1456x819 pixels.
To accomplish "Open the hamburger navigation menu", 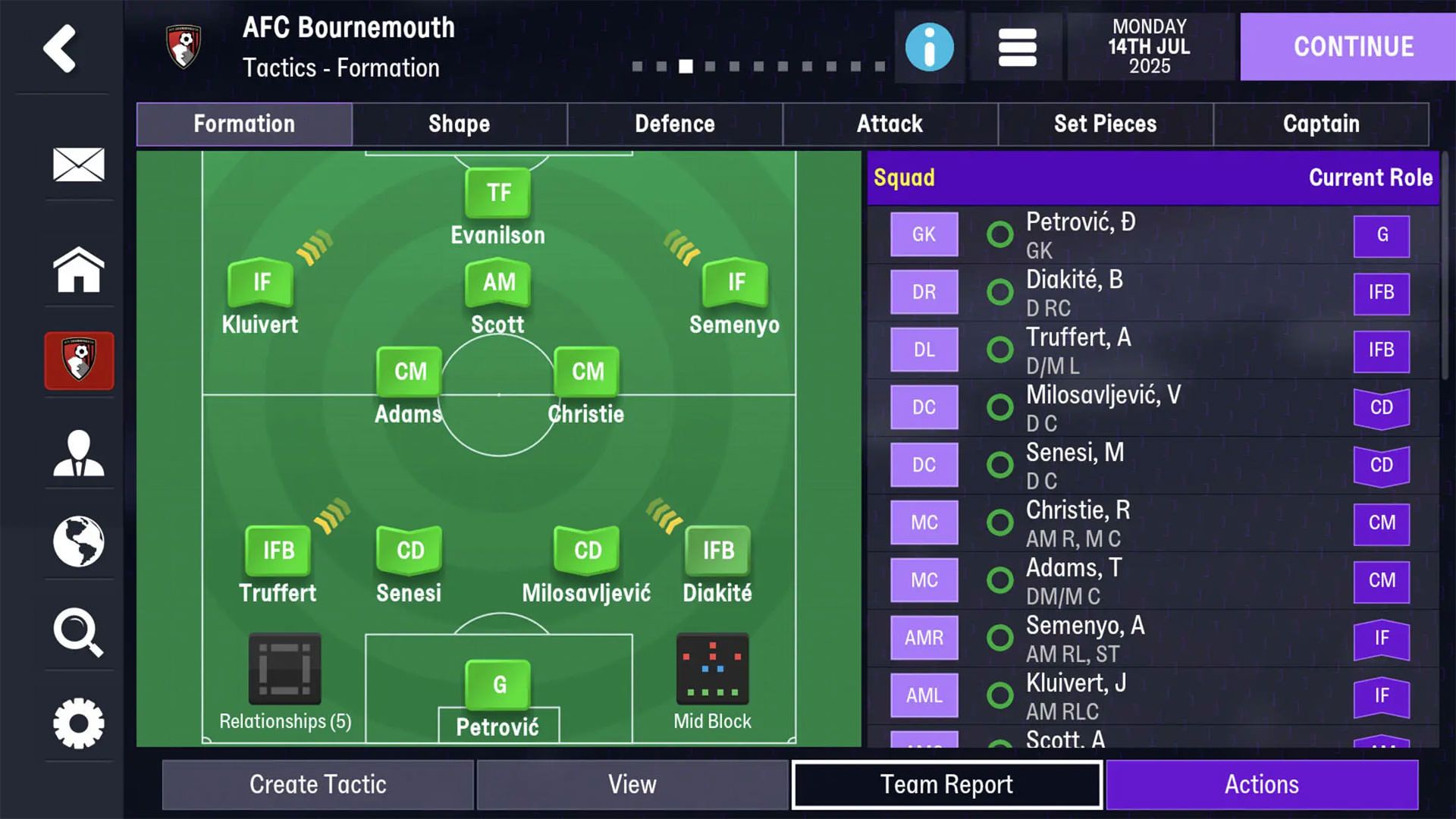I will tap(1016, 47).
